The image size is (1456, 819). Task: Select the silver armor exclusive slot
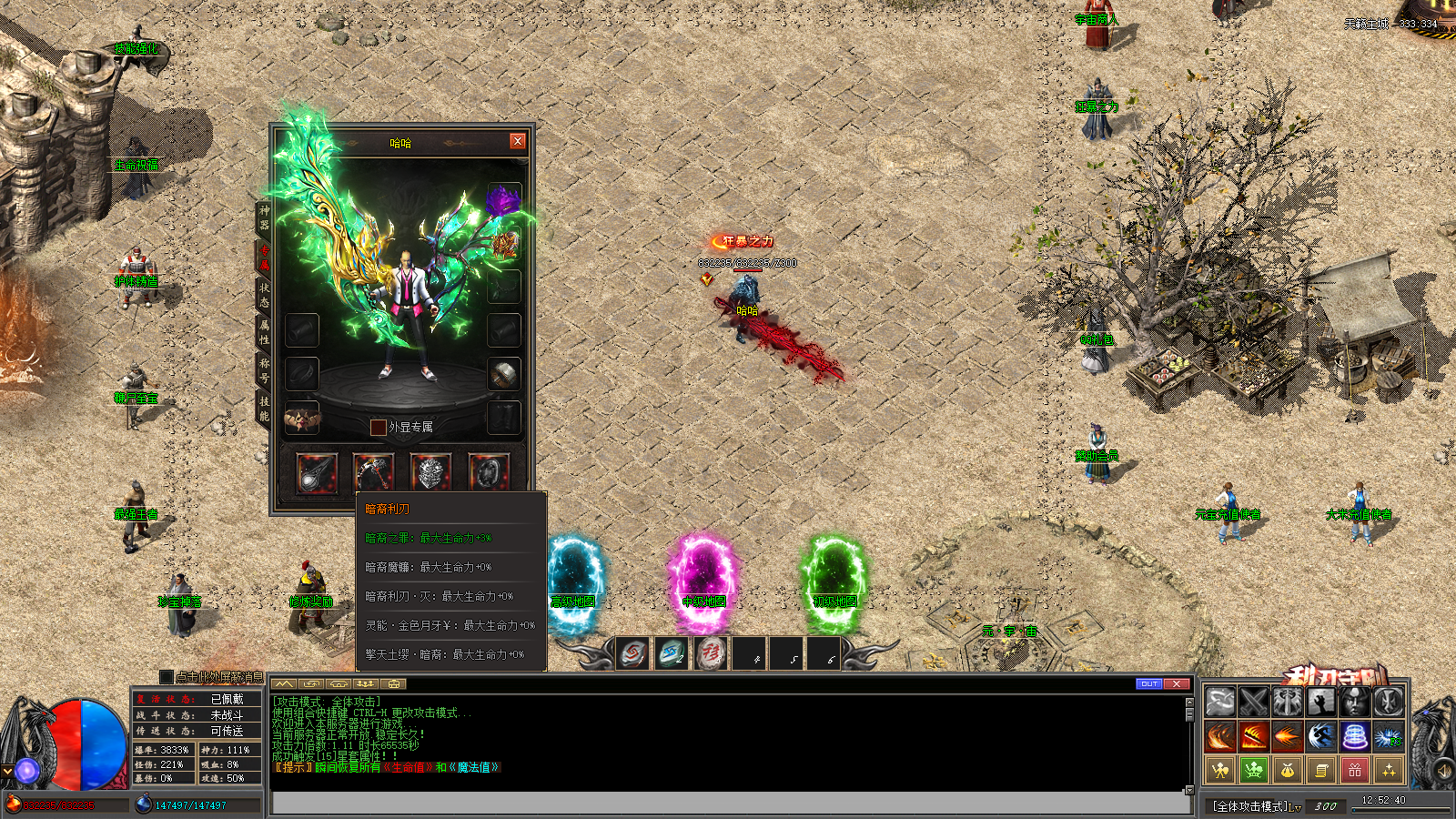click(x=430, y=472)
